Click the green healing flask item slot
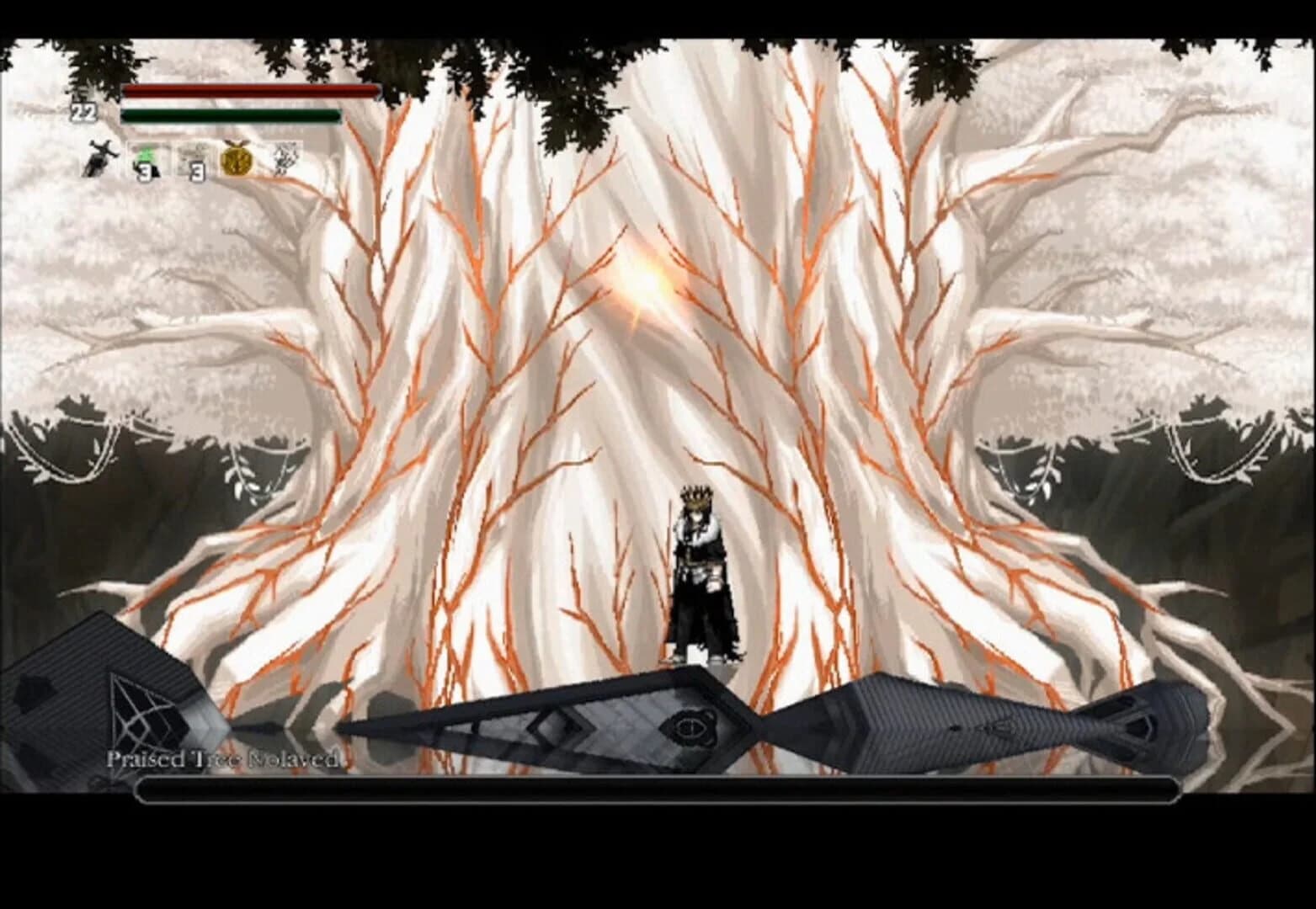Image resolution: width=1316 pixels, height=909 pixels. pyautogui.click(x=145, y=158)
